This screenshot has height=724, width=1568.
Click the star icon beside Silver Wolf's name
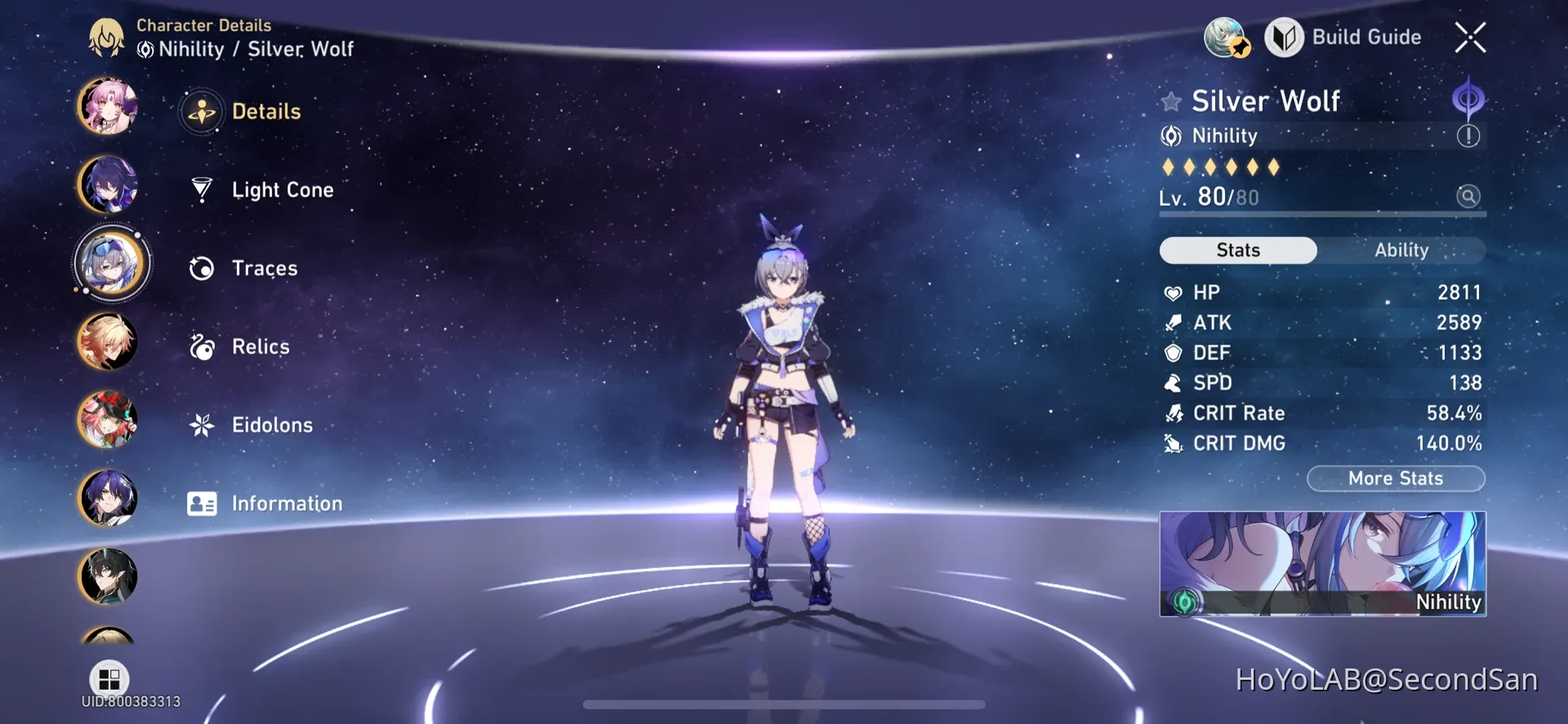[1171, 101]
